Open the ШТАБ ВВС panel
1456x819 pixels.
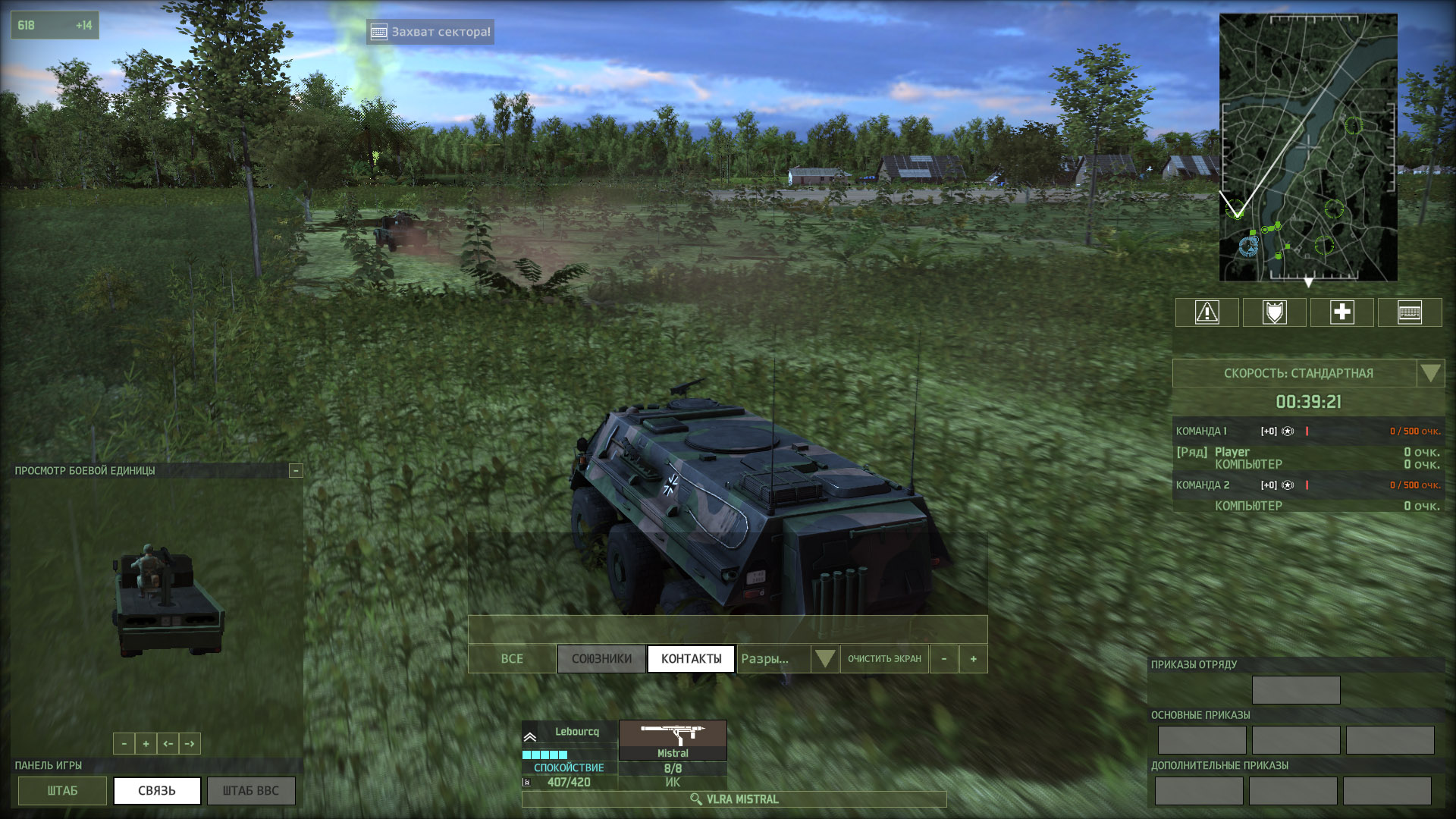click(x=251, y=791)
